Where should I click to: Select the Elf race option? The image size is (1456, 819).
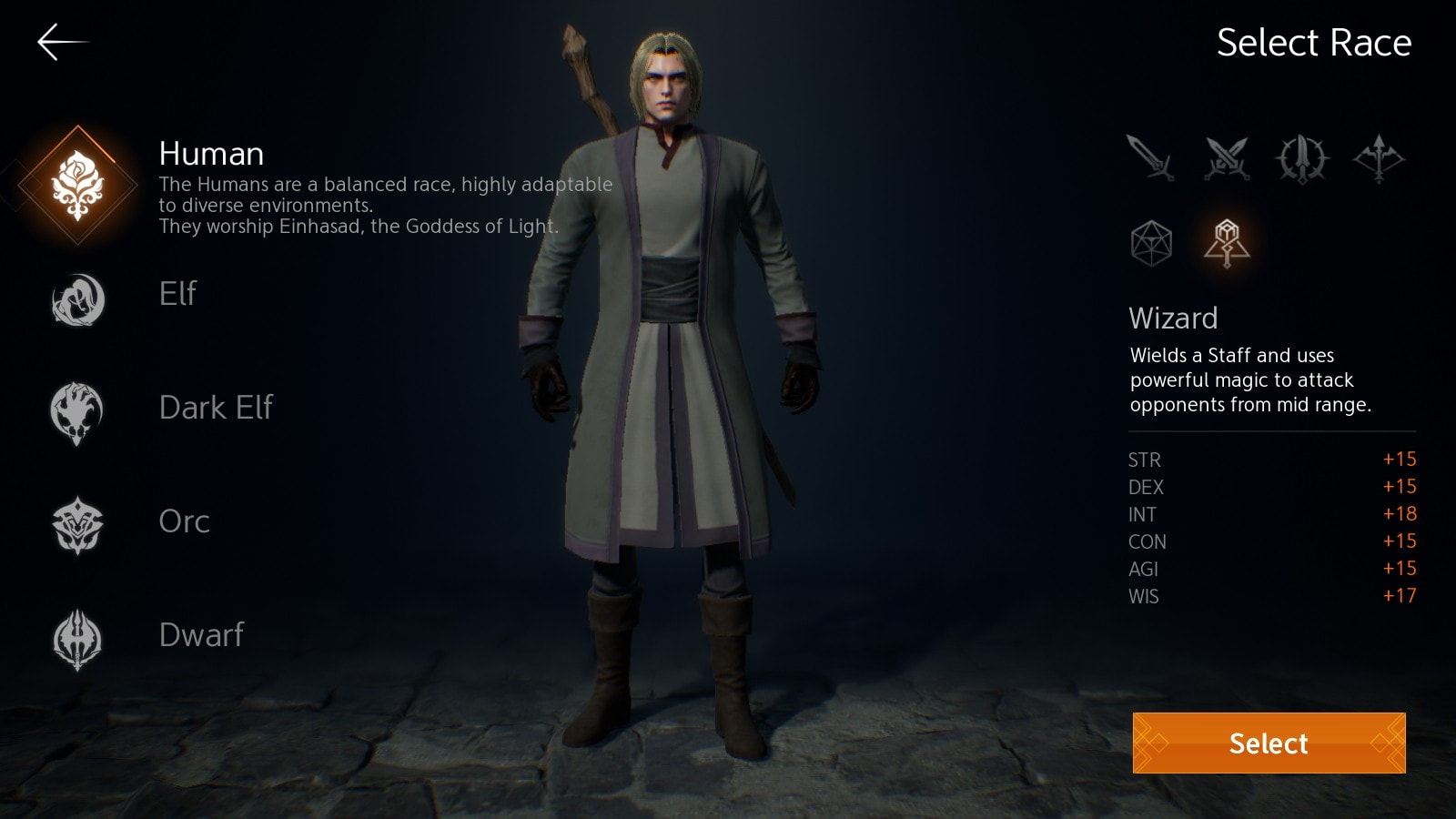(178, 295)
